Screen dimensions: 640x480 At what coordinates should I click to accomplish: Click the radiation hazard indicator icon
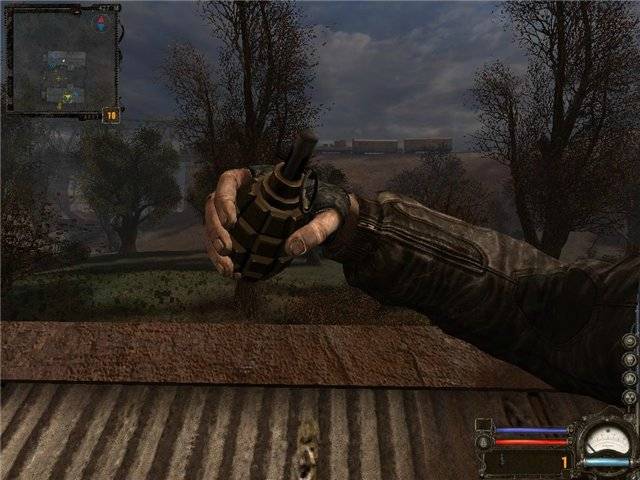[630, 398]
